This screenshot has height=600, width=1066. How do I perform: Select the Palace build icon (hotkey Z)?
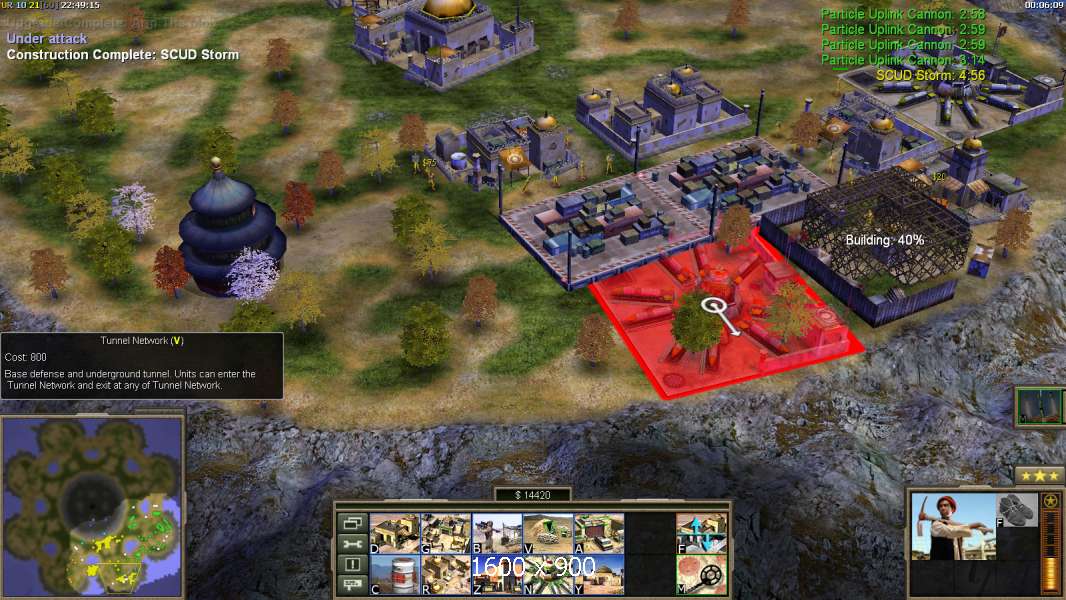(x=497, y=574)
